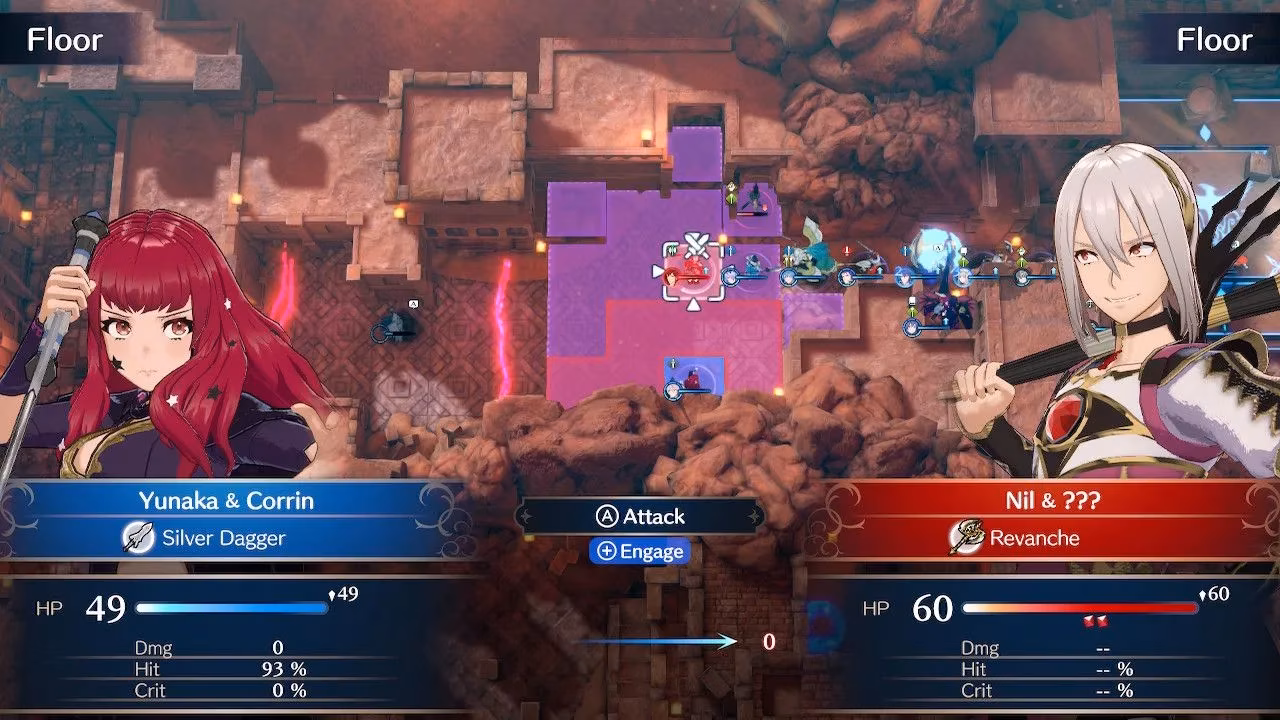Image resolution: width=1280 pixels, height=720 pixels.
Task: Click the Floor label in the top-left corner
Action: pyautogui.click(x=68, y=40)
